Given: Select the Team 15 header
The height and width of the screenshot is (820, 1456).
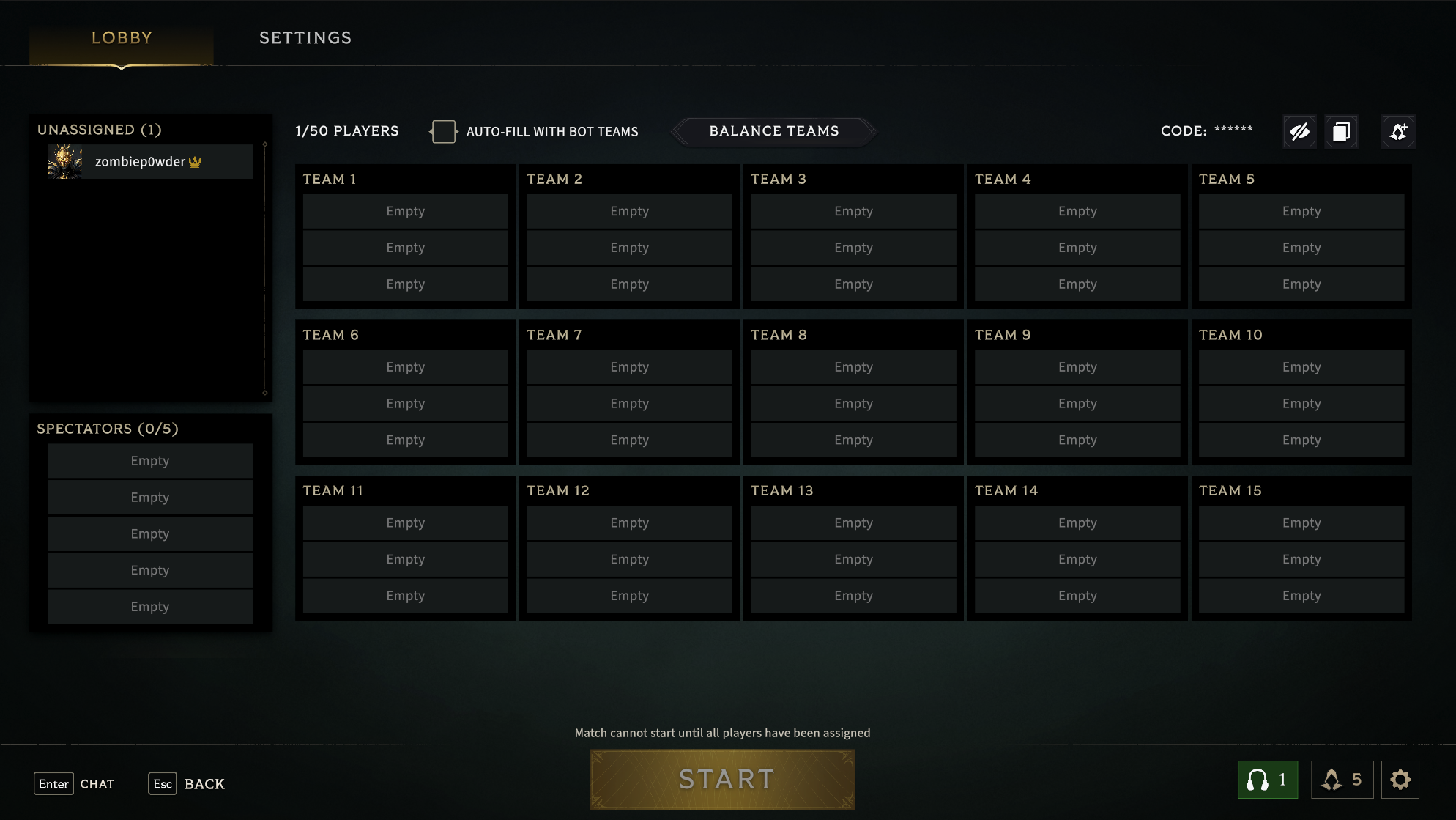Looking at the screenshot, I should 1230,491.
